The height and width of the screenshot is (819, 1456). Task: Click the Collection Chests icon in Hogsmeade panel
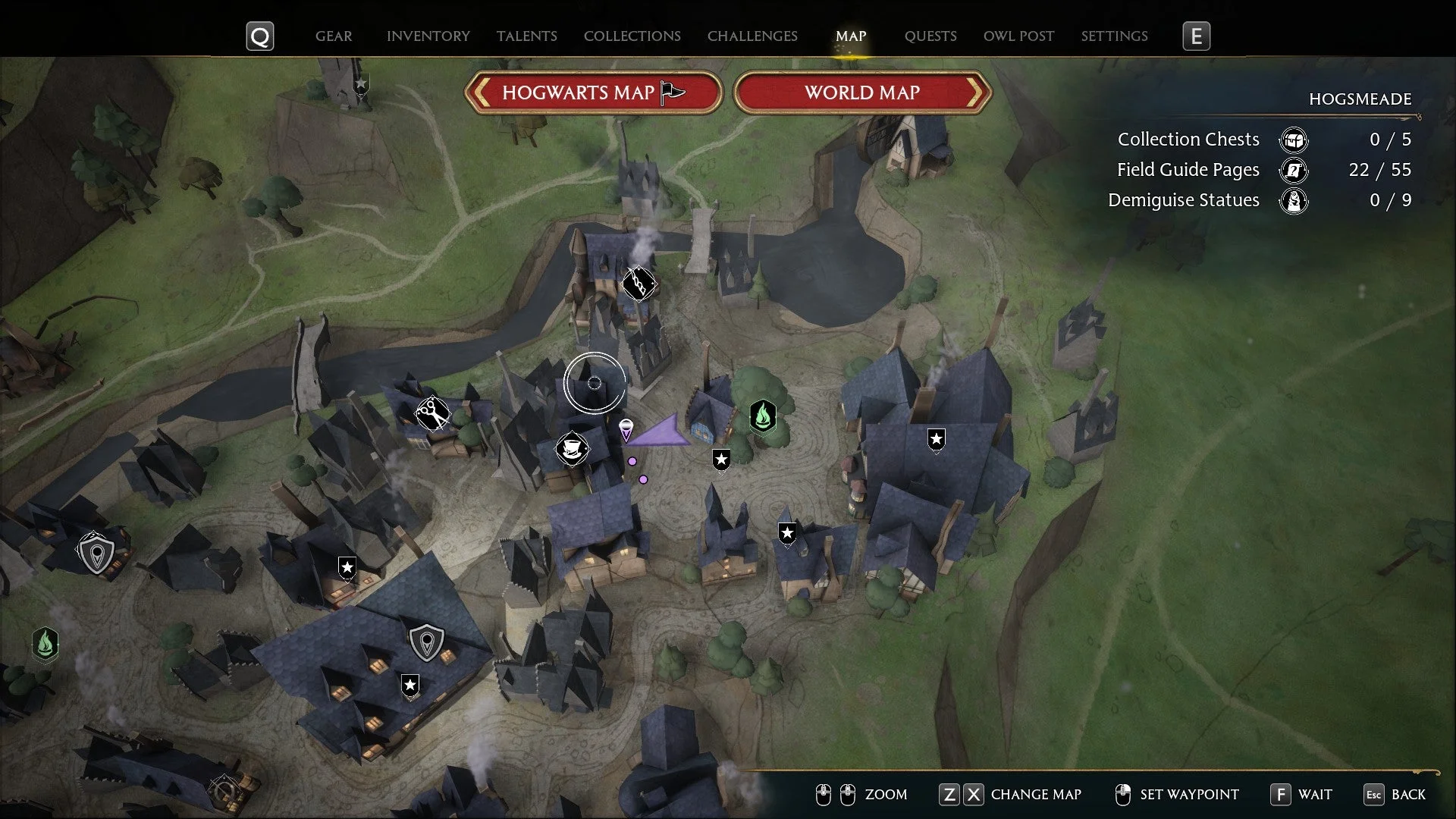click(1294, 140)
